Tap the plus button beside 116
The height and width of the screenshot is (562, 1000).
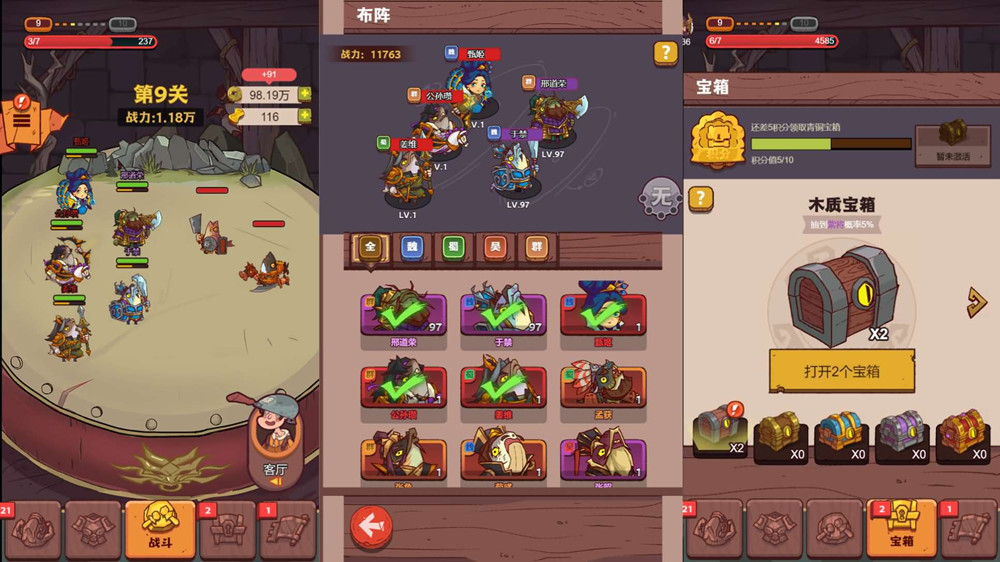pos(305,117)
